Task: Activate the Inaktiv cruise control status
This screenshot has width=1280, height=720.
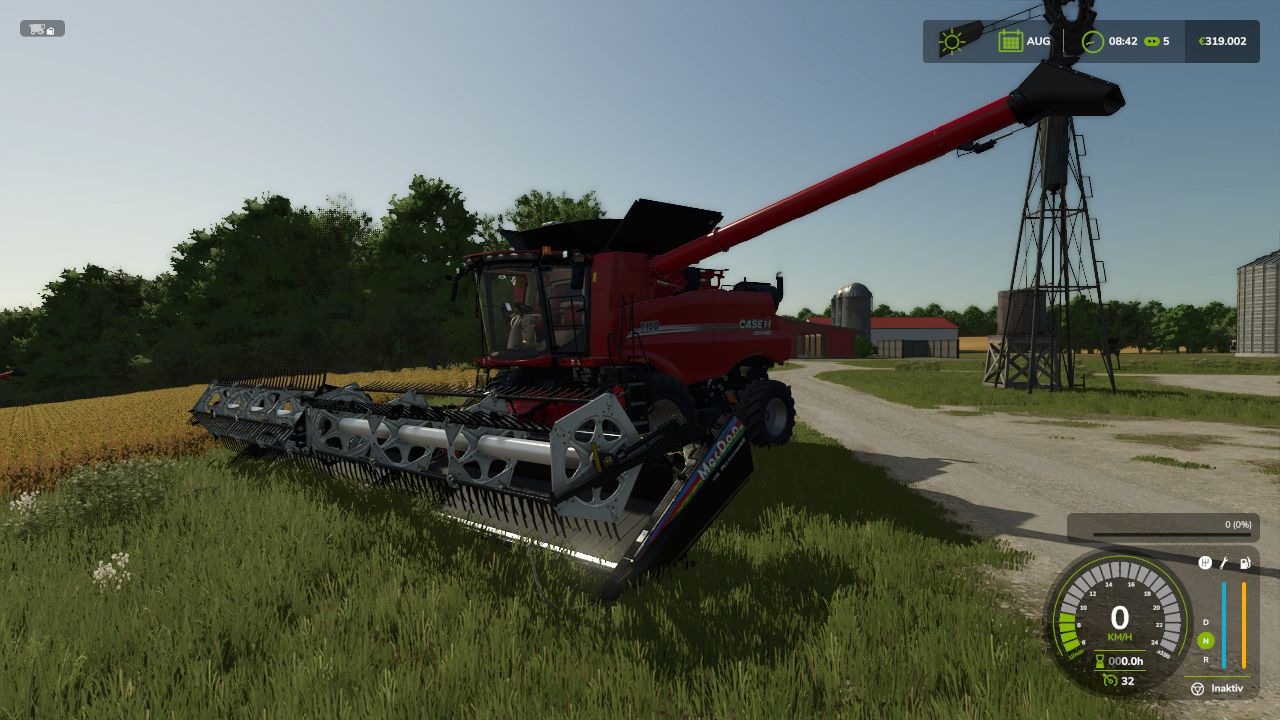Action: tap(1226, 689)
